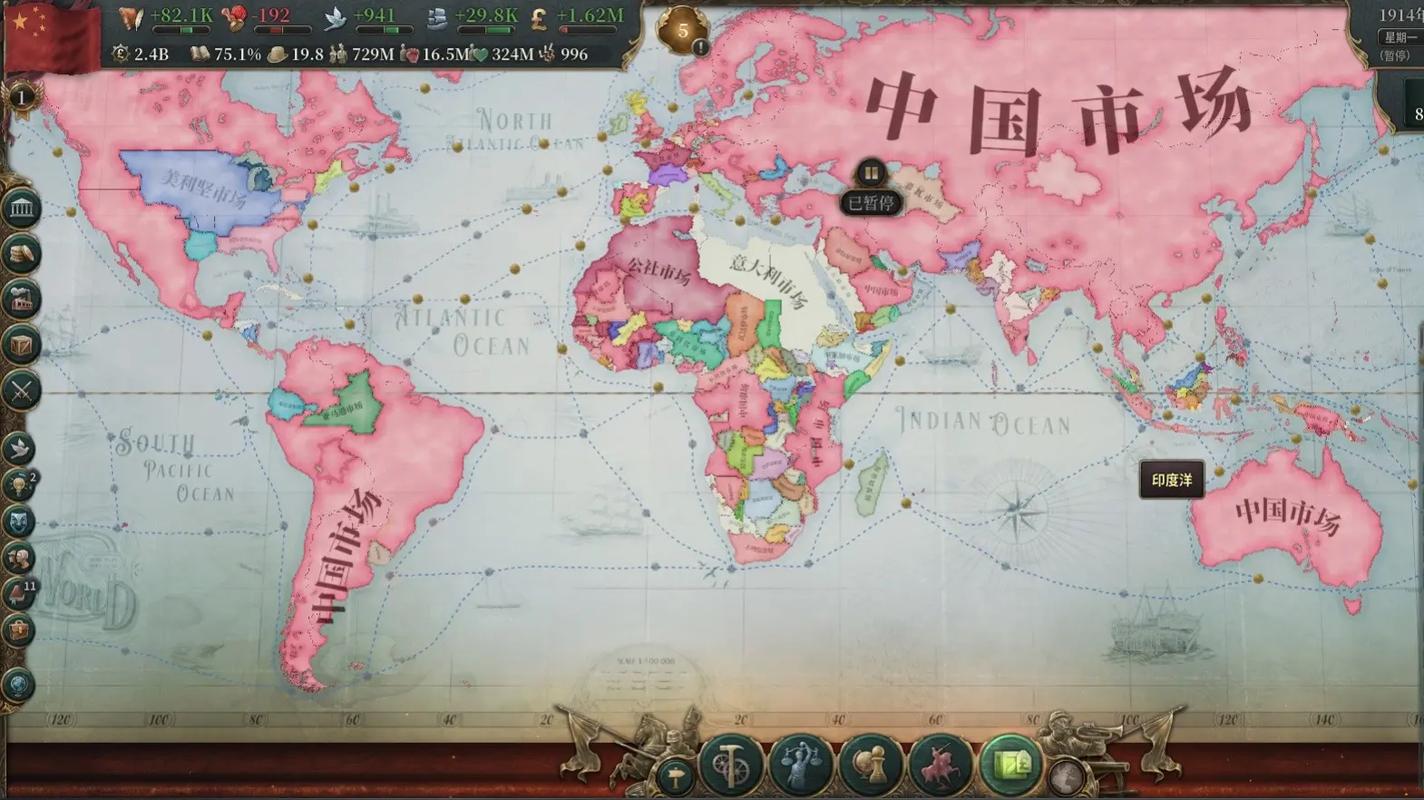Select the military lens with cavalry rider
This screenshot has width=1424, height=800.
[x=941, y=767]
